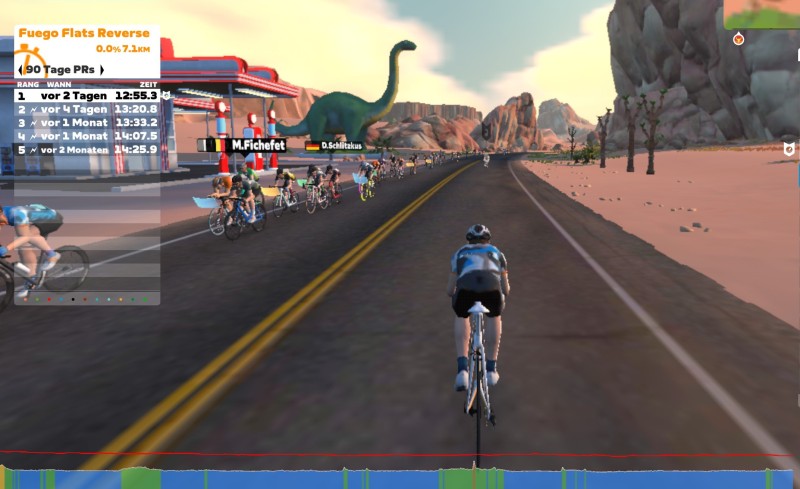Click the left arrow beside 90 Tage PRs
Viewport: 800px width, 489px height.
click(x=21, y=69)
